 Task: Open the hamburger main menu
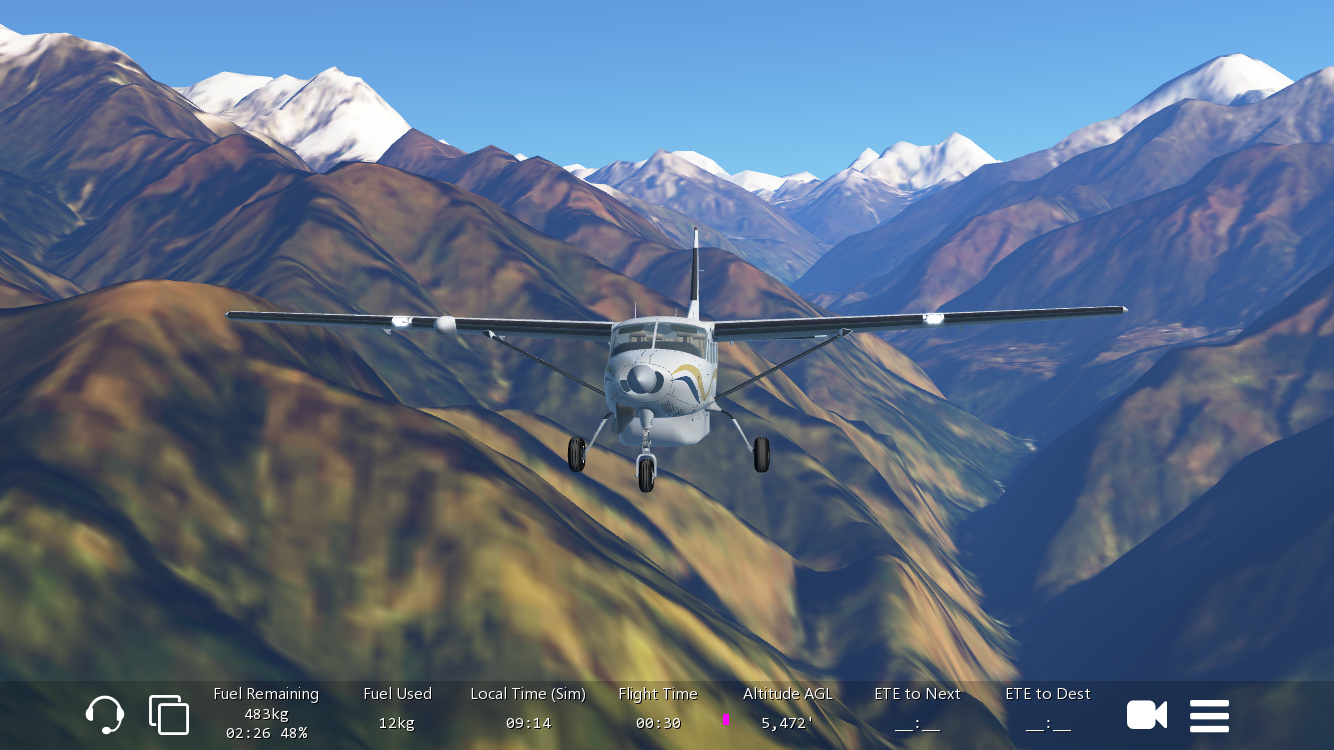[1209, 716]
